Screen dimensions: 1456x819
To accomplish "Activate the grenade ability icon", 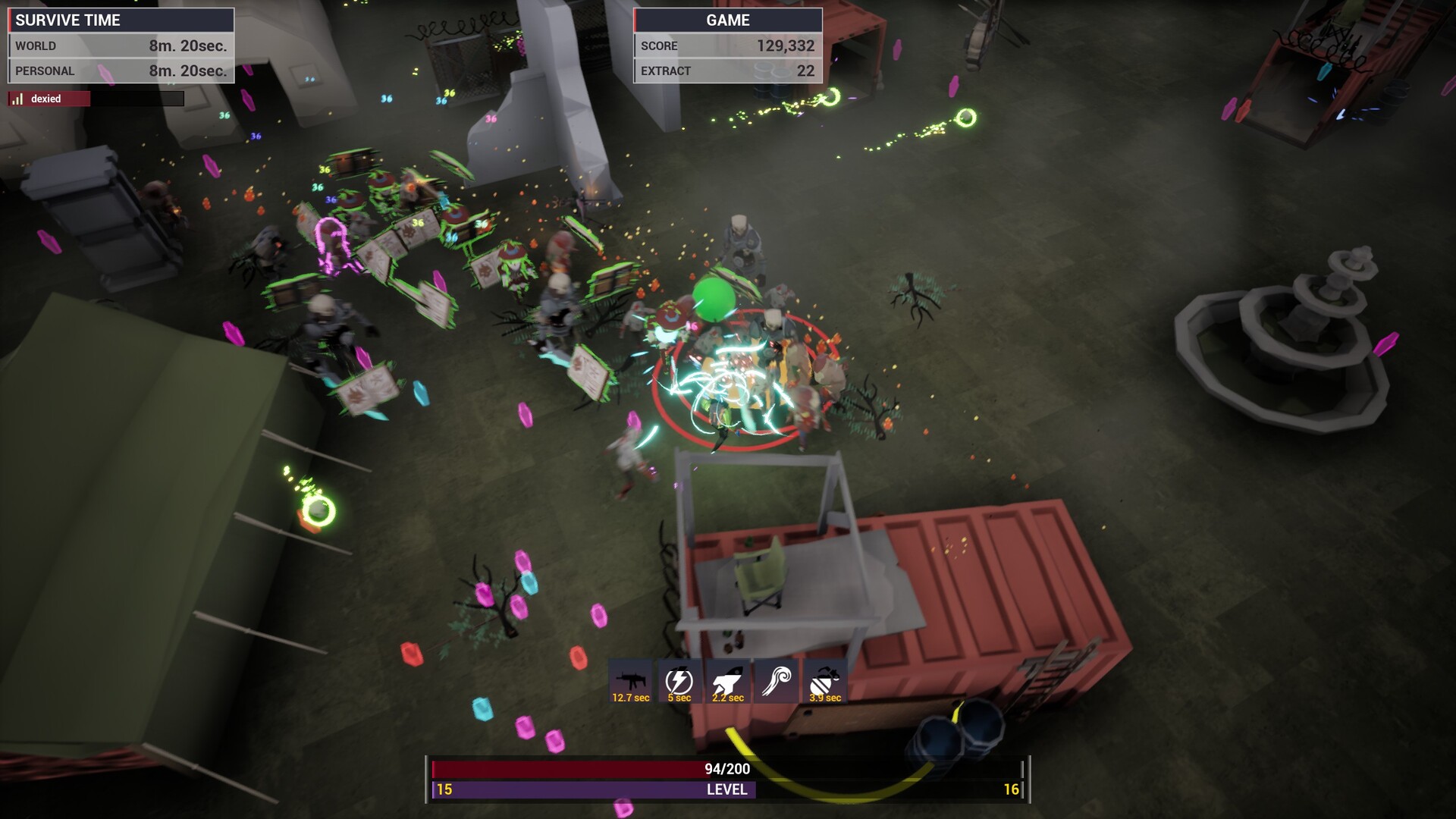I will tap(824, 681).
